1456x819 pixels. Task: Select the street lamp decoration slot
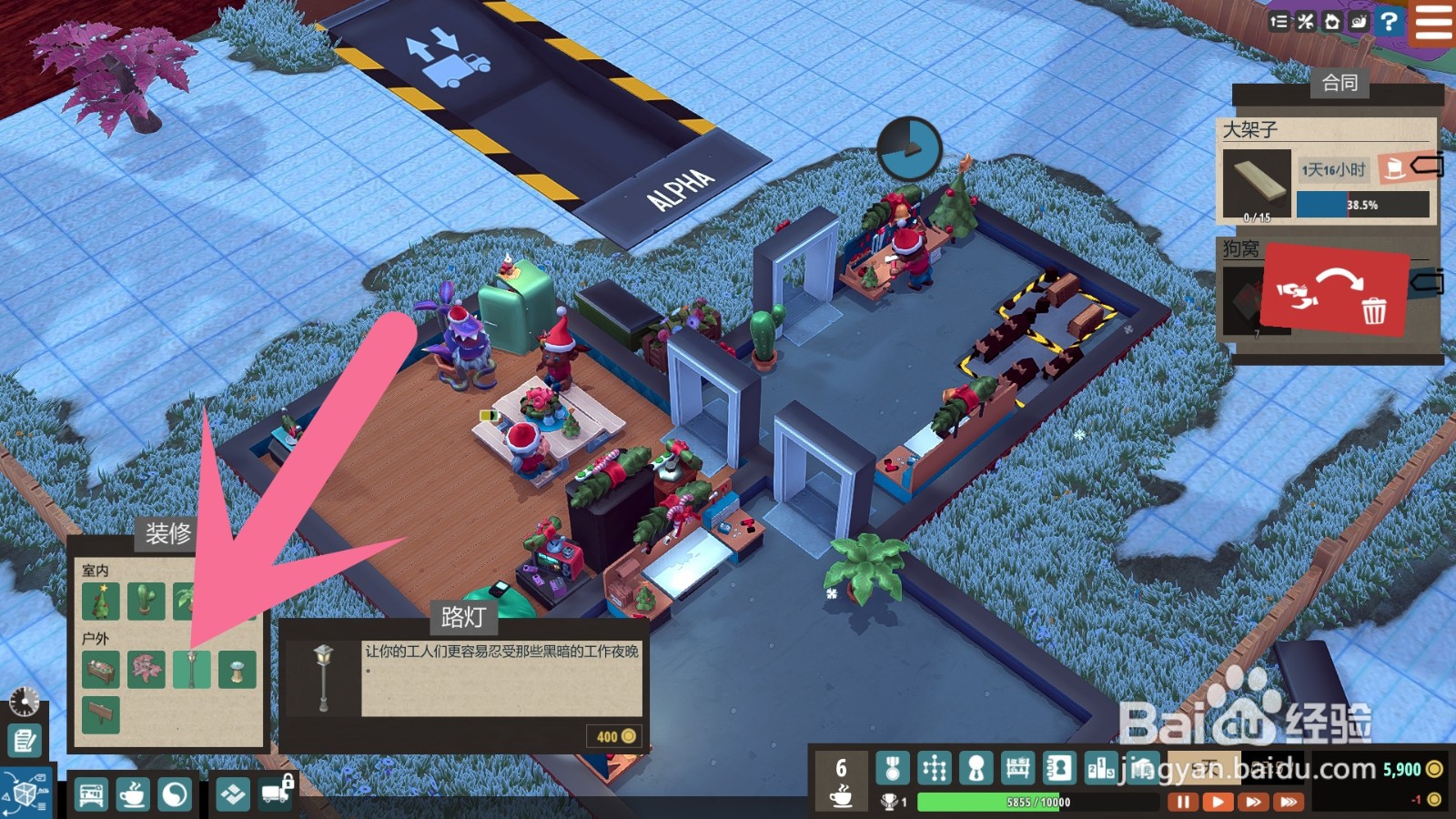(x=192, y=670)
